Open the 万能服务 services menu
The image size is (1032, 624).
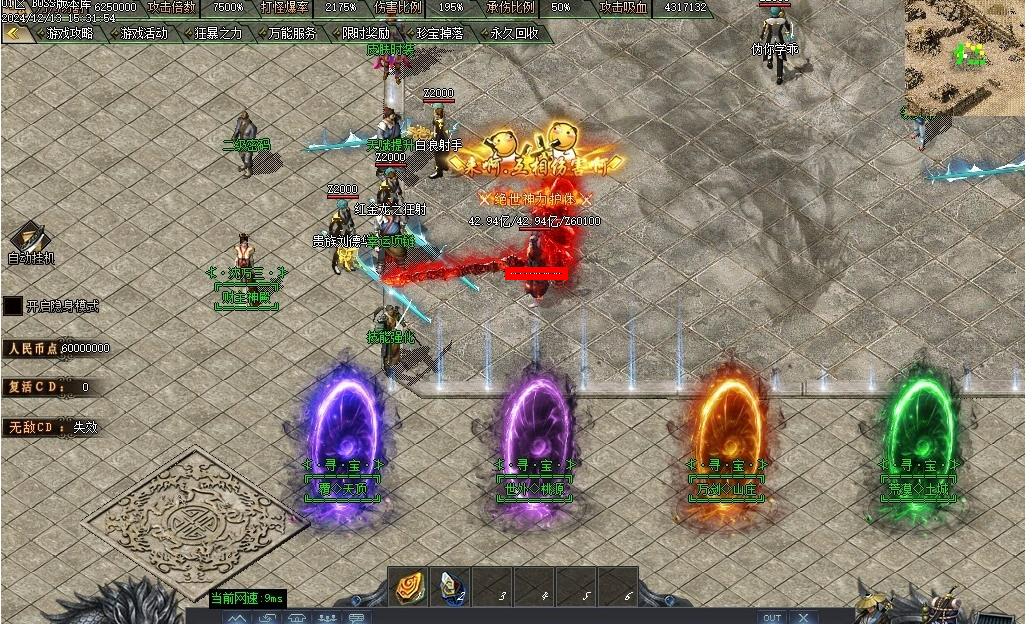pos(292,33)
